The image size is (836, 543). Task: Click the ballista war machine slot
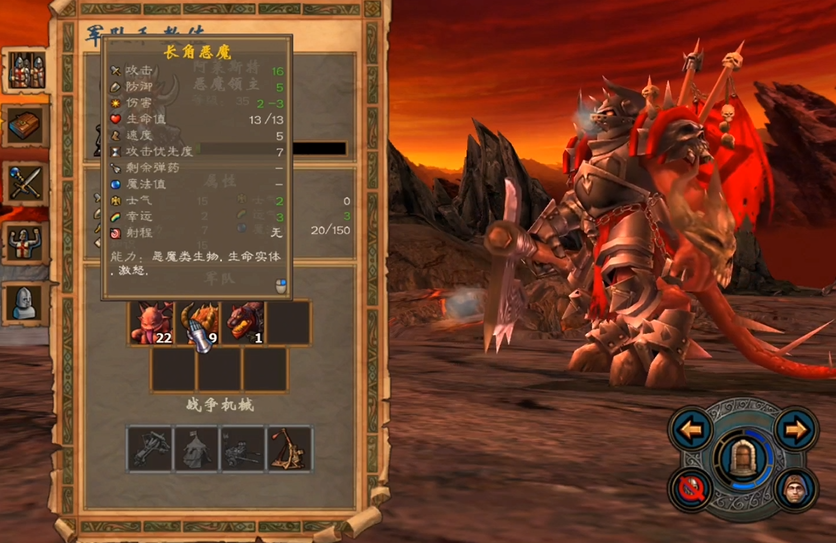[x=150, y=449]
